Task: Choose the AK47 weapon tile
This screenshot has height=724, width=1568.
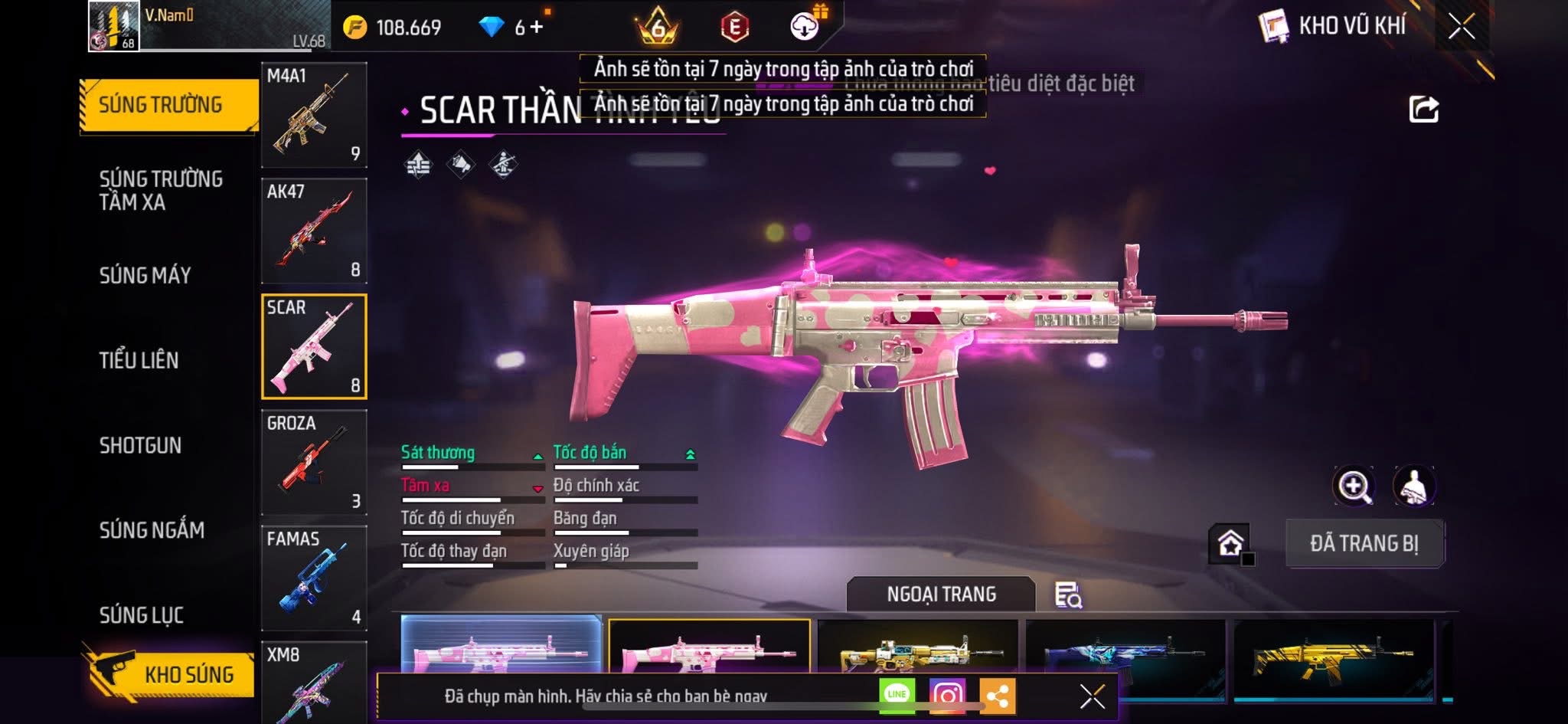Action: point(314,231)
